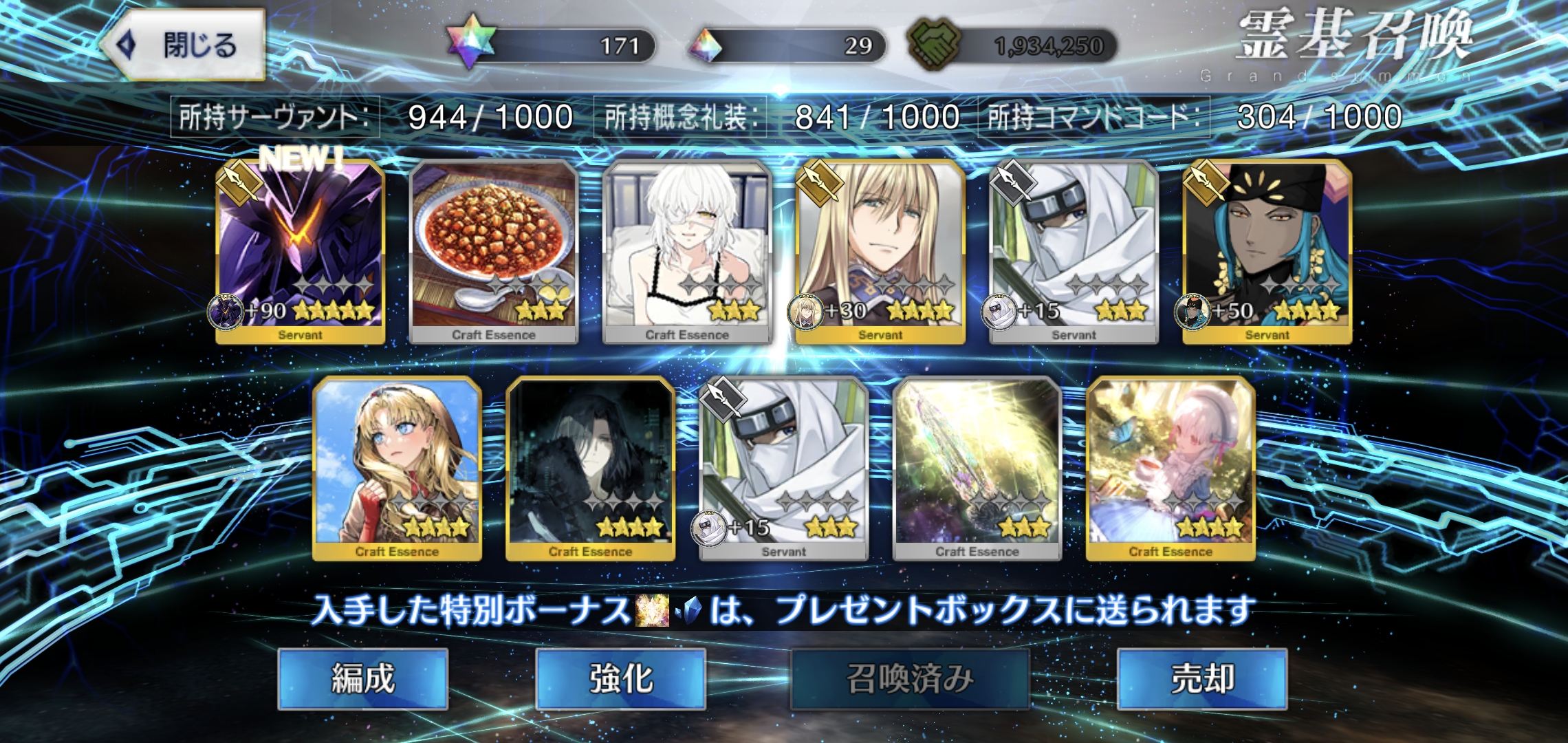View the dark-haired man in black Craft Essence
Image resolution: width=1568 pixels, height=743 pixels.
[x=590, y=468]
